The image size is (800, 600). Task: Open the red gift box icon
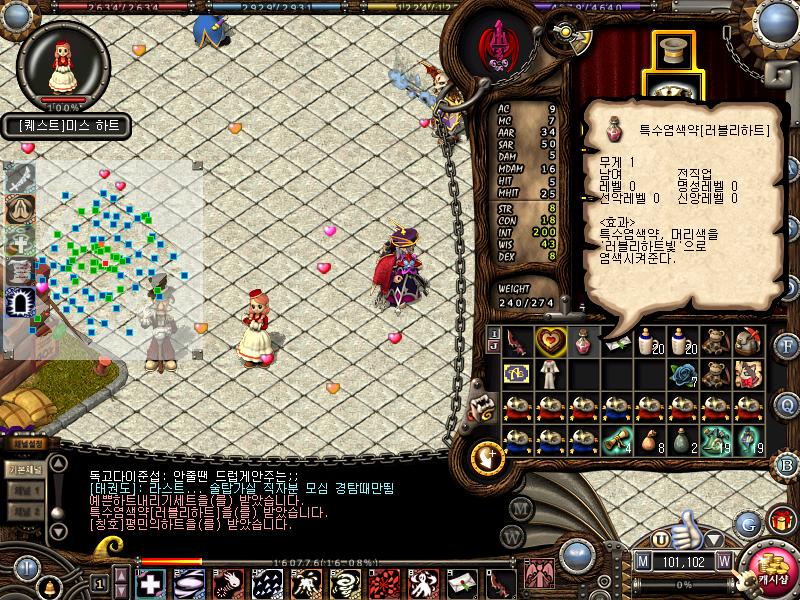pos(780,520)
